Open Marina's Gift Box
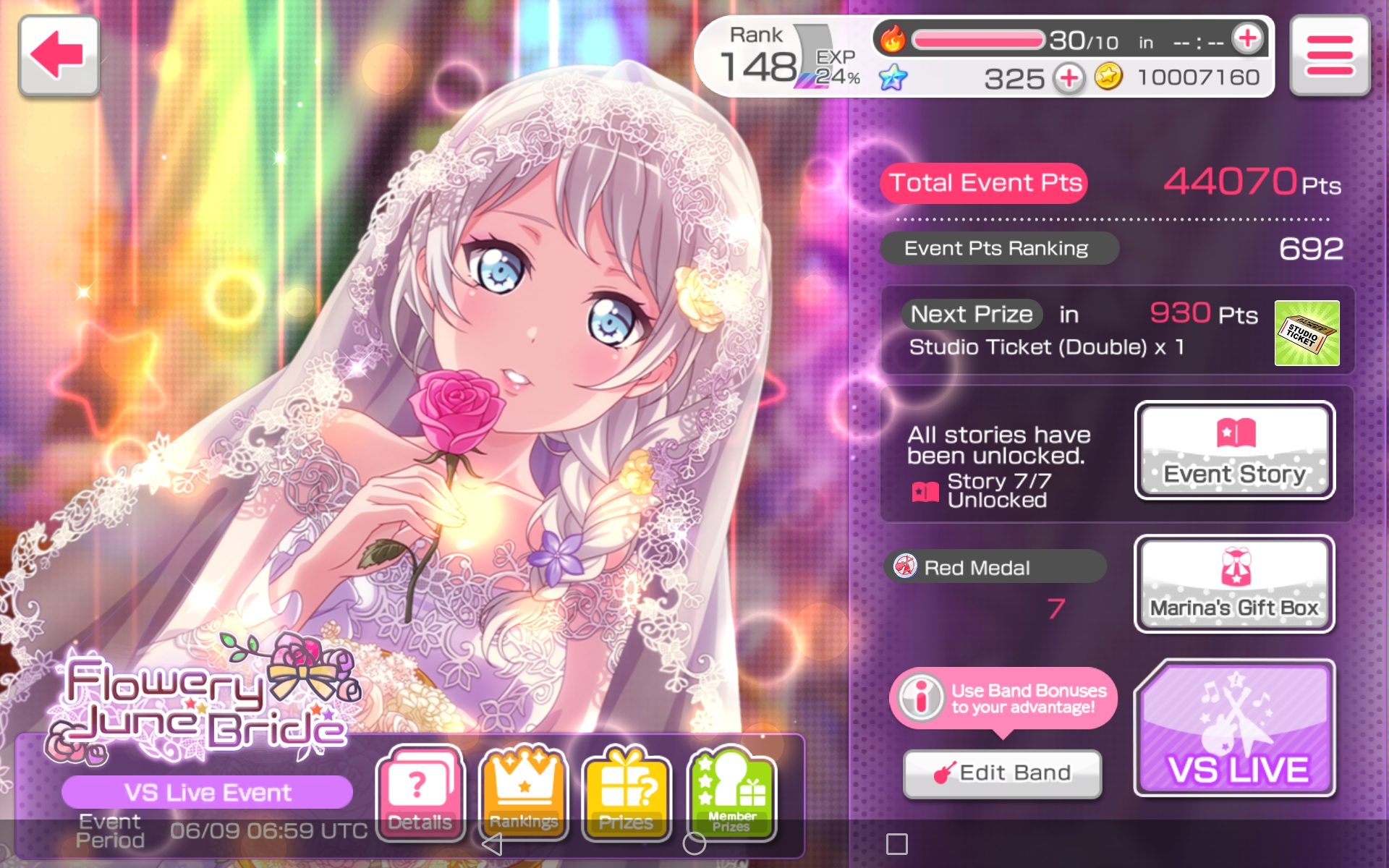The image size is (1389, 868). pyautogui.click(x=1234, y=584)
